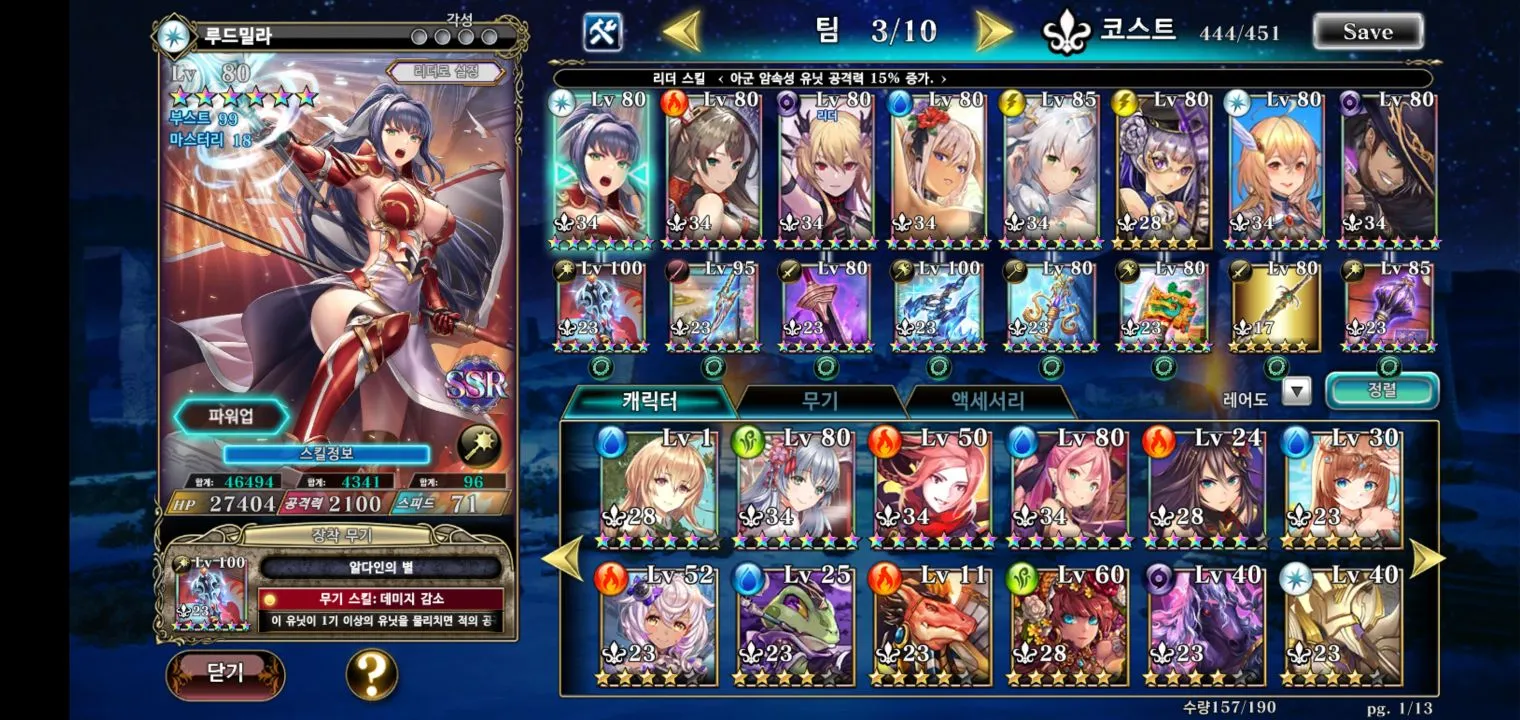This screenshot has height=720, width=1520.
Task: Choose the Lv 1 water character card
Action: pos(658,490)
